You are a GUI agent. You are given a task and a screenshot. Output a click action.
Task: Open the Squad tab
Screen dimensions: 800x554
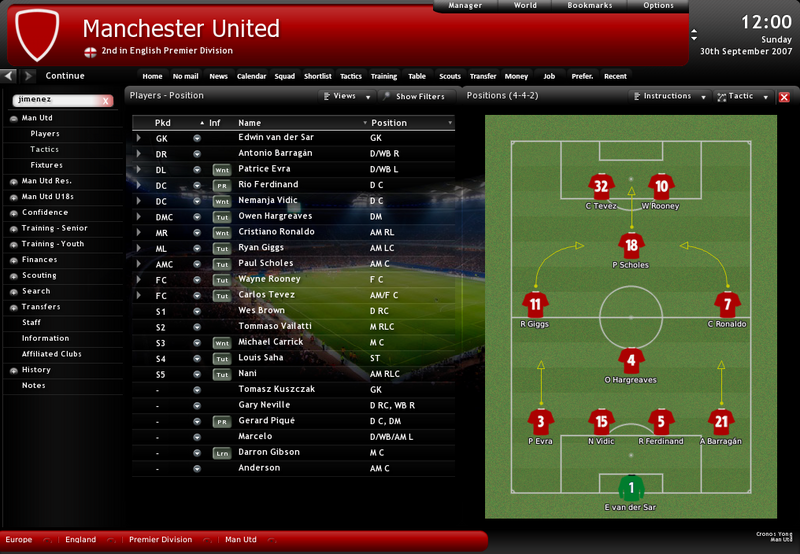(285, 76)
